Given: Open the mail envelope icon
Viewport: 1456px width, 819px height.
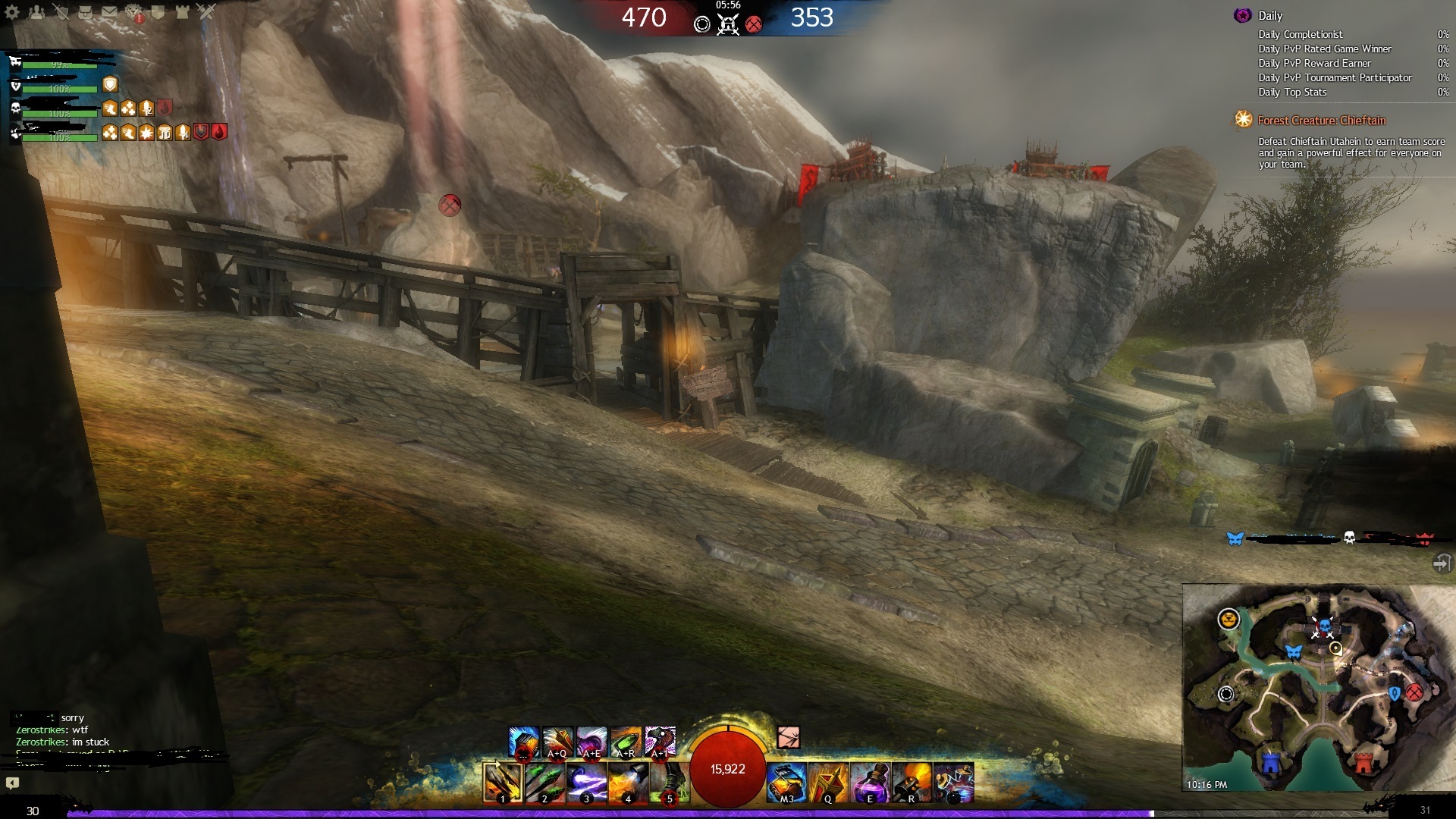Looking at the screenshot, I should (x=109, y=11).
